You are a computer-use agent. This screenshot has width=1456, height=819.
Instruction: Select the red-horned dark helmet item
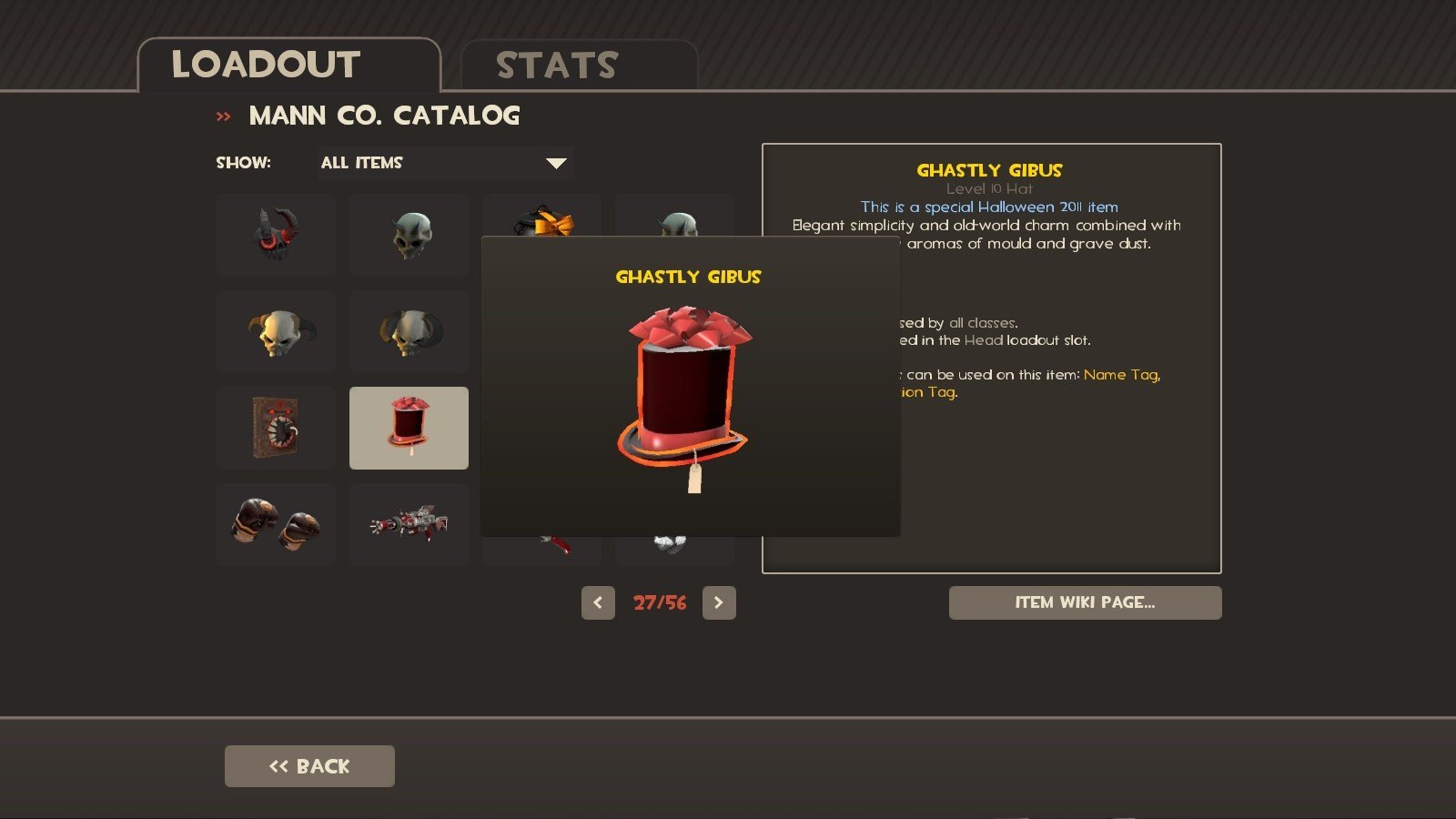pos(276,235)
